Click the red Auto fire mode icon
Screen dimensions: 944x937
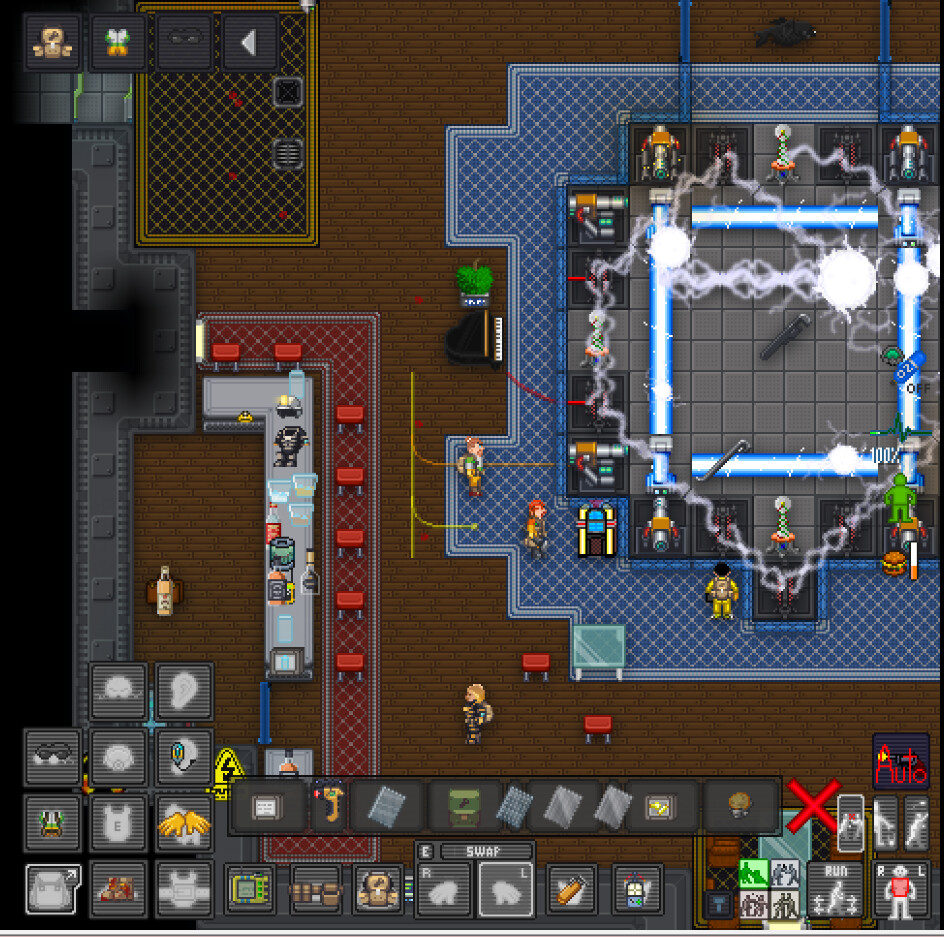coord(900,762)
